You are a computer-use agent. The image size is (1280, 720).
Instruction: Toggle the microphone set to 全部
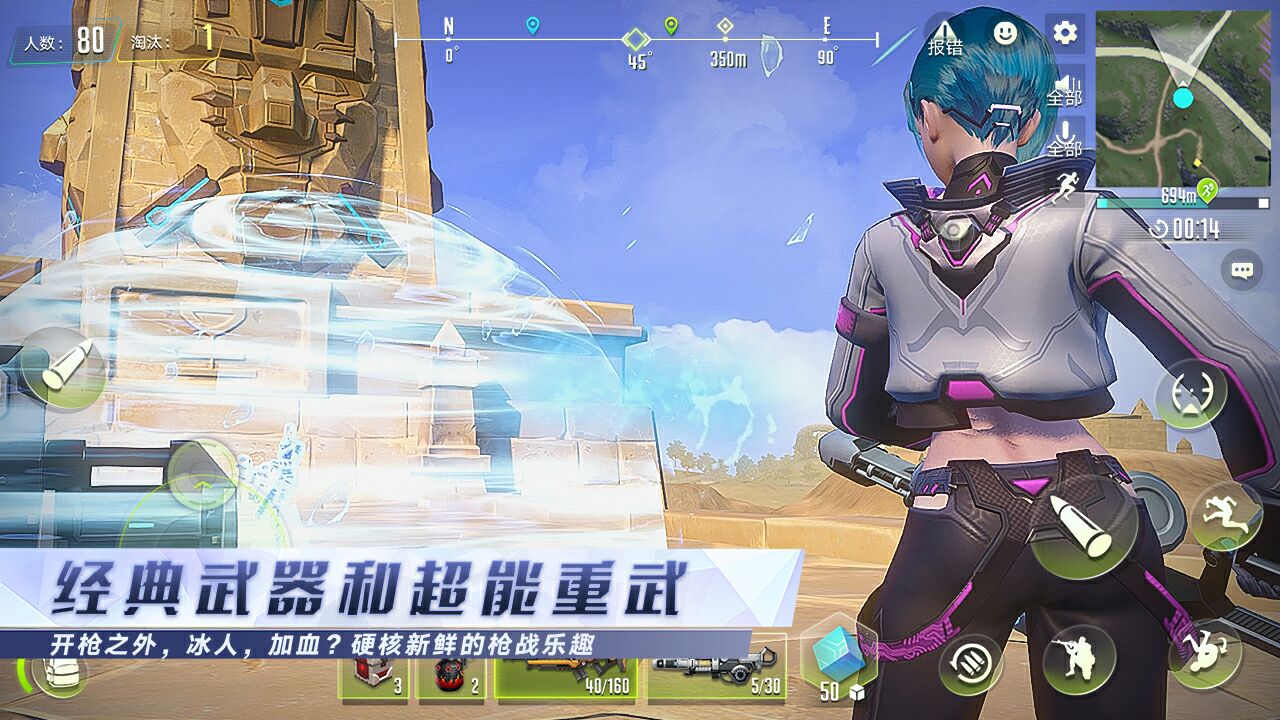pos(1066,133)
